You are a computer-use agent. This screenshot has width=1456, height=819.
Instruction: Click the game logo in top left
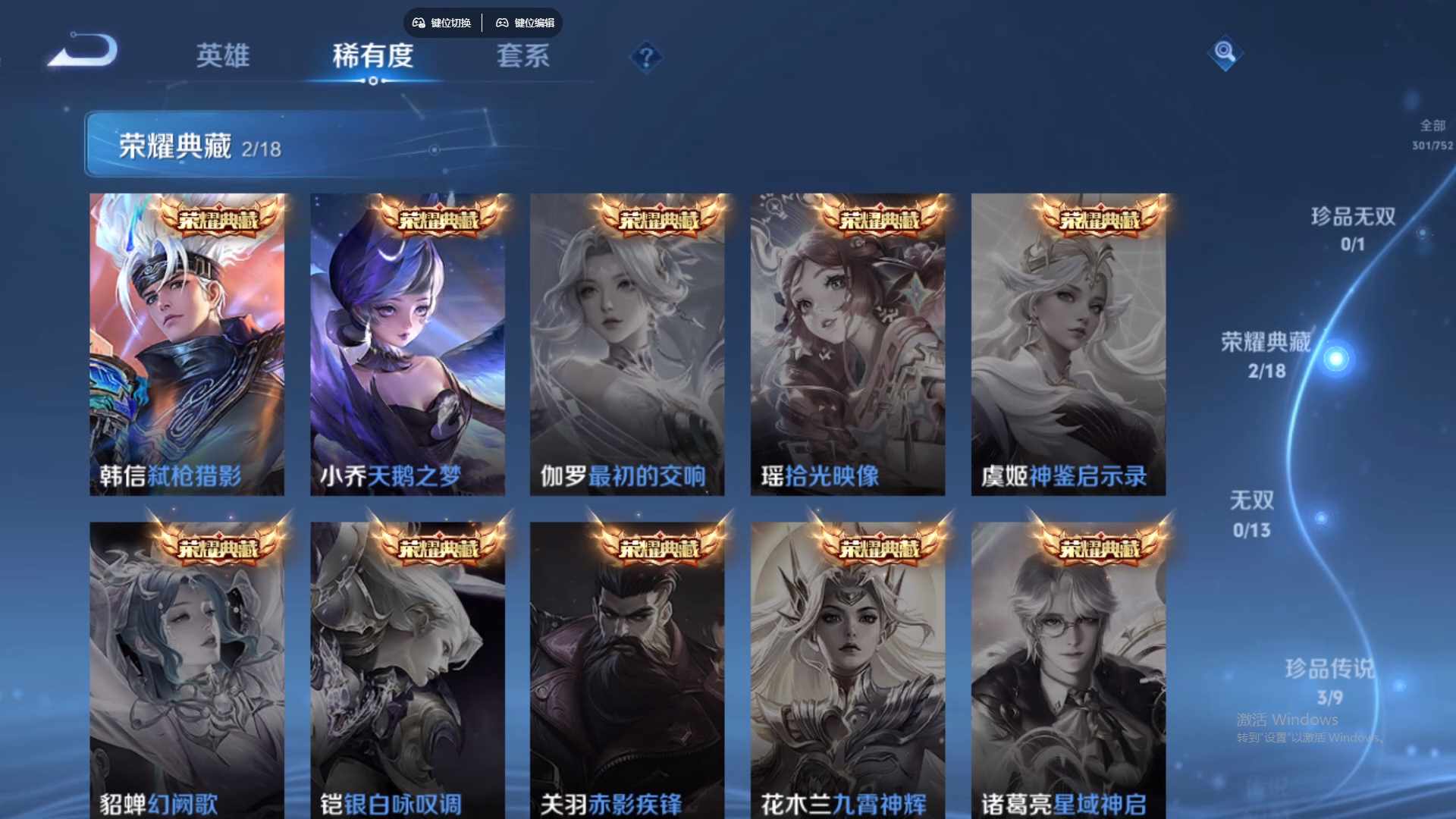coord(86,49)
